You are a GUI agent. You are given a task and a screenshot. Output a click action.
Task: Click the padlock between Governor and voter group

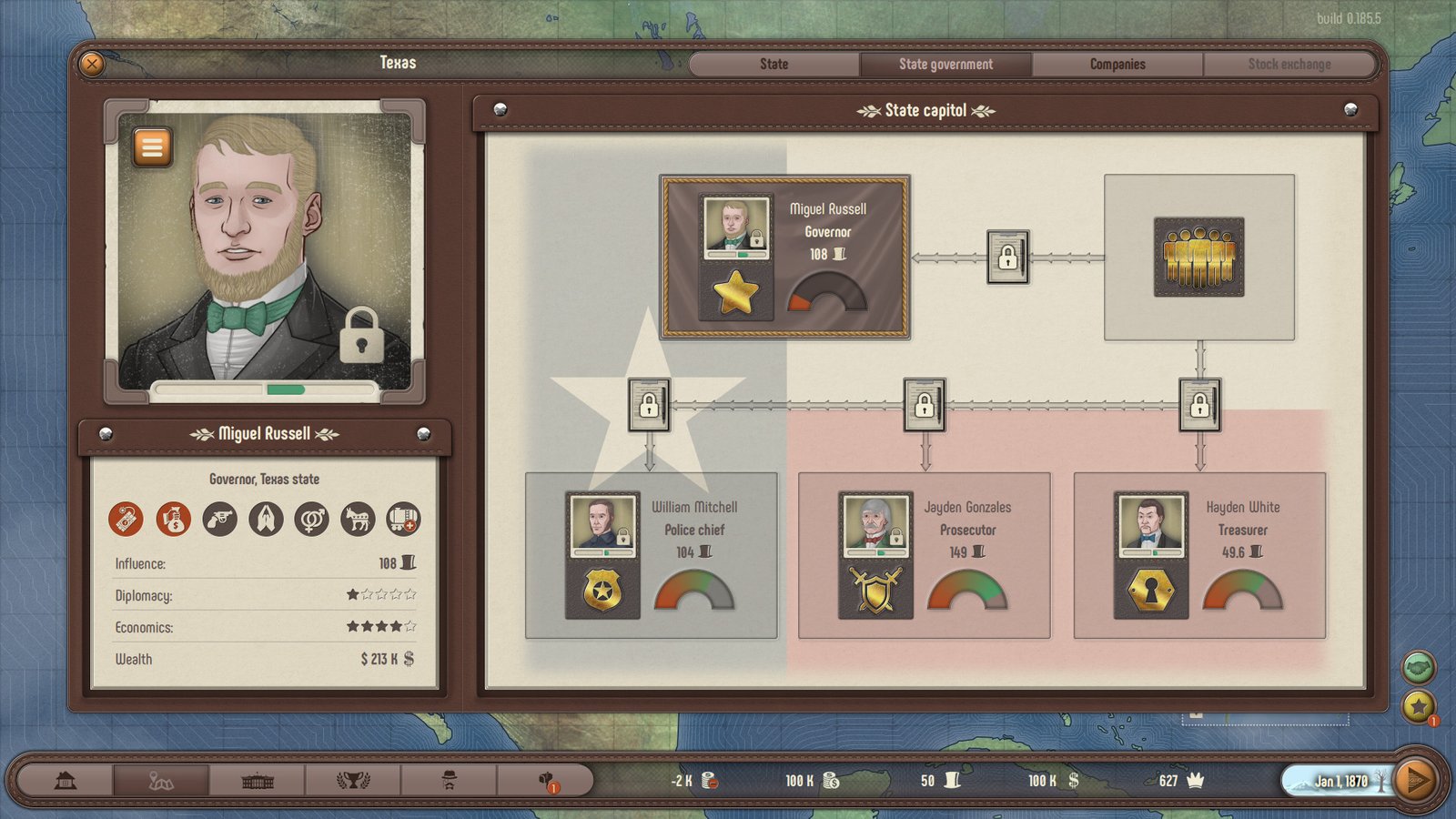pos(1006,258)
